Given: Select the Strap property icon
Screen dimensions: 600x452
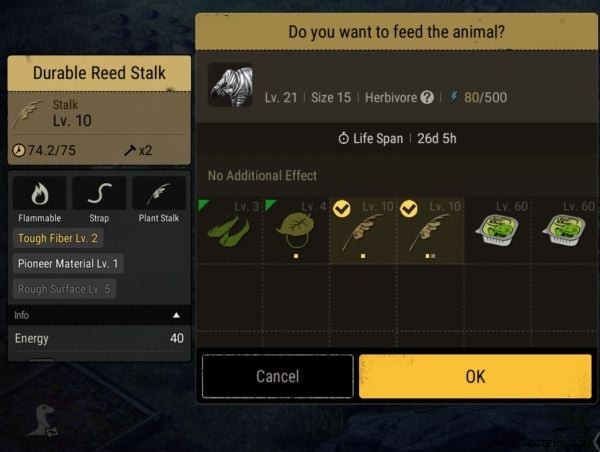Looking at the screenshot, I should [x=99, y=193].
